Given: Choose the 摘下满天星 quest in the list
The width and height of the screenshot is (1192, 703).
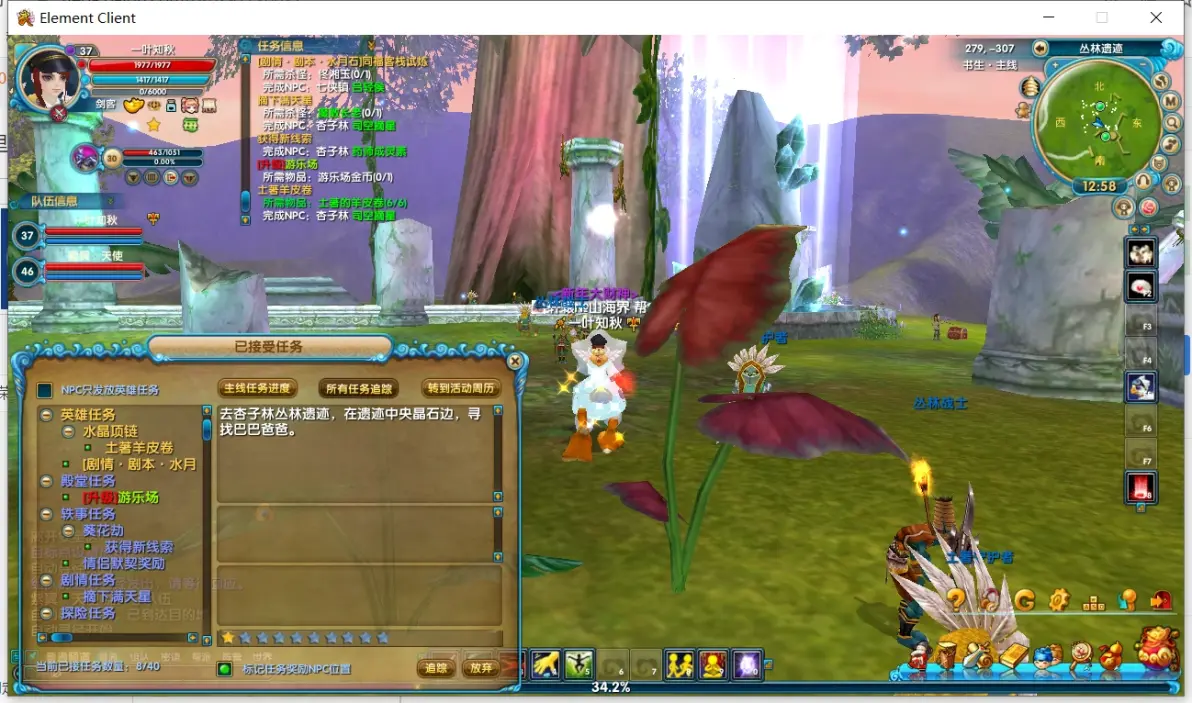Looking at the screenshot, I should [x=117, y=596].
